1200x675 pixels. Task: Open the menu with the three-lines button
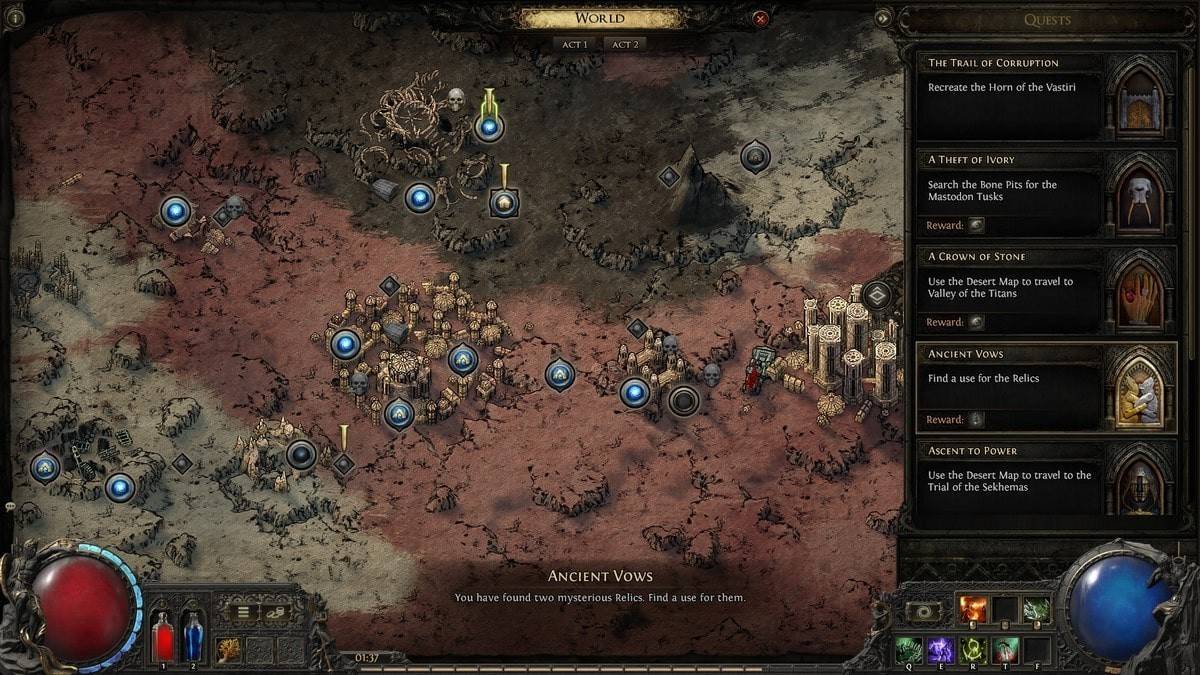242,611
